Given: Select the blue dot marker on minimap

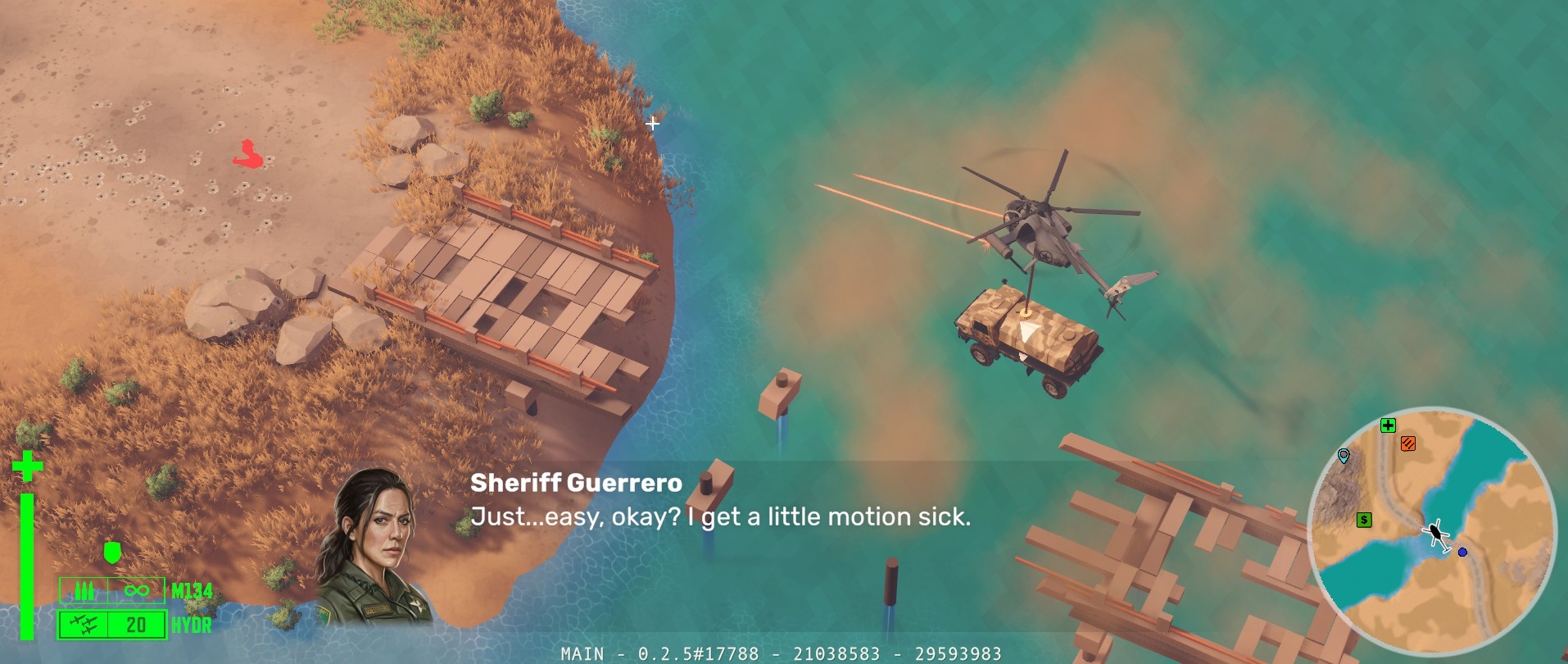Looking at the screenshot, I should point(1462,553).
